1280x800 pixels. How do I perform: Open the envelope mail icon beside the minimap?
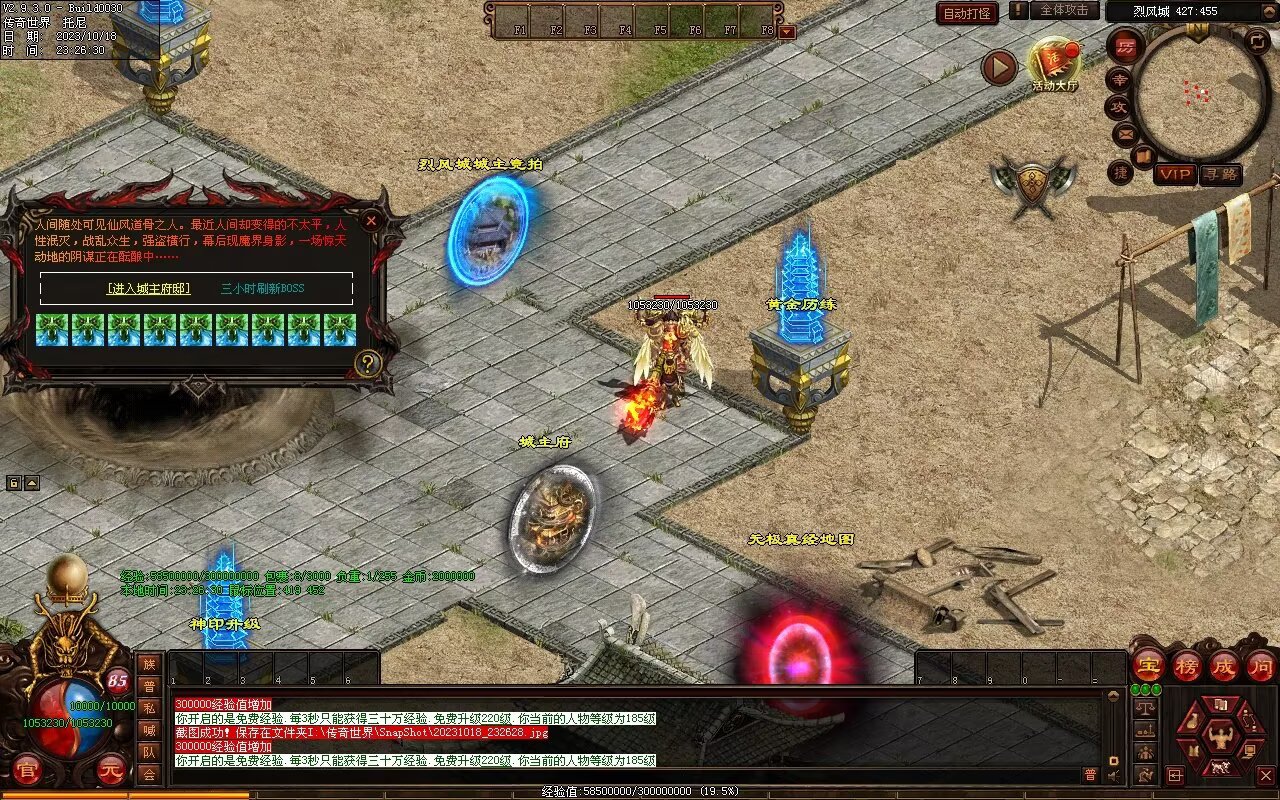pos(1125,133)
